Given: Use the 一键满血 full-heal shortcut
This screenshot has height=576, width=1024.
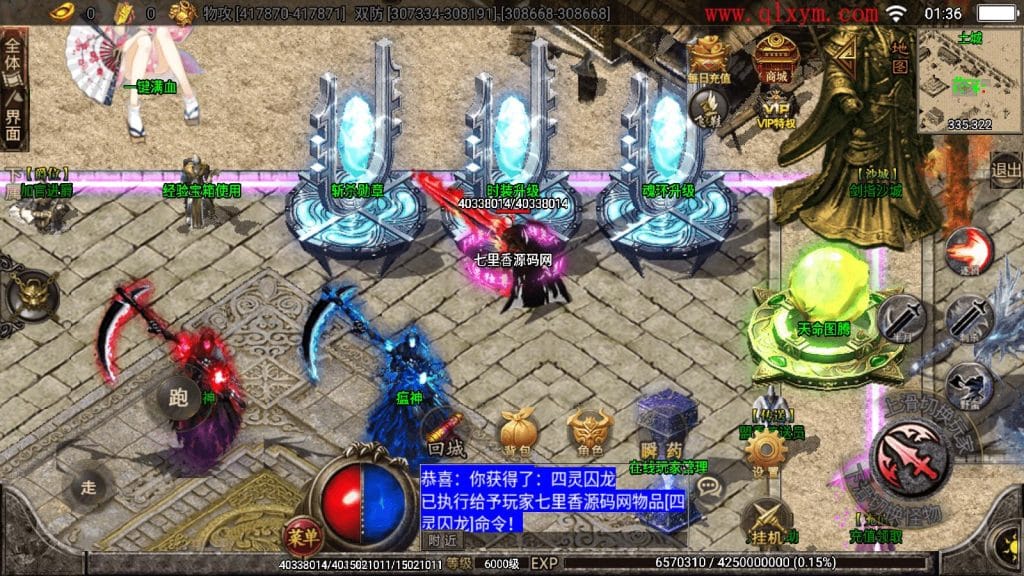Looking at the screenshot, I should (x=149, y=87).
